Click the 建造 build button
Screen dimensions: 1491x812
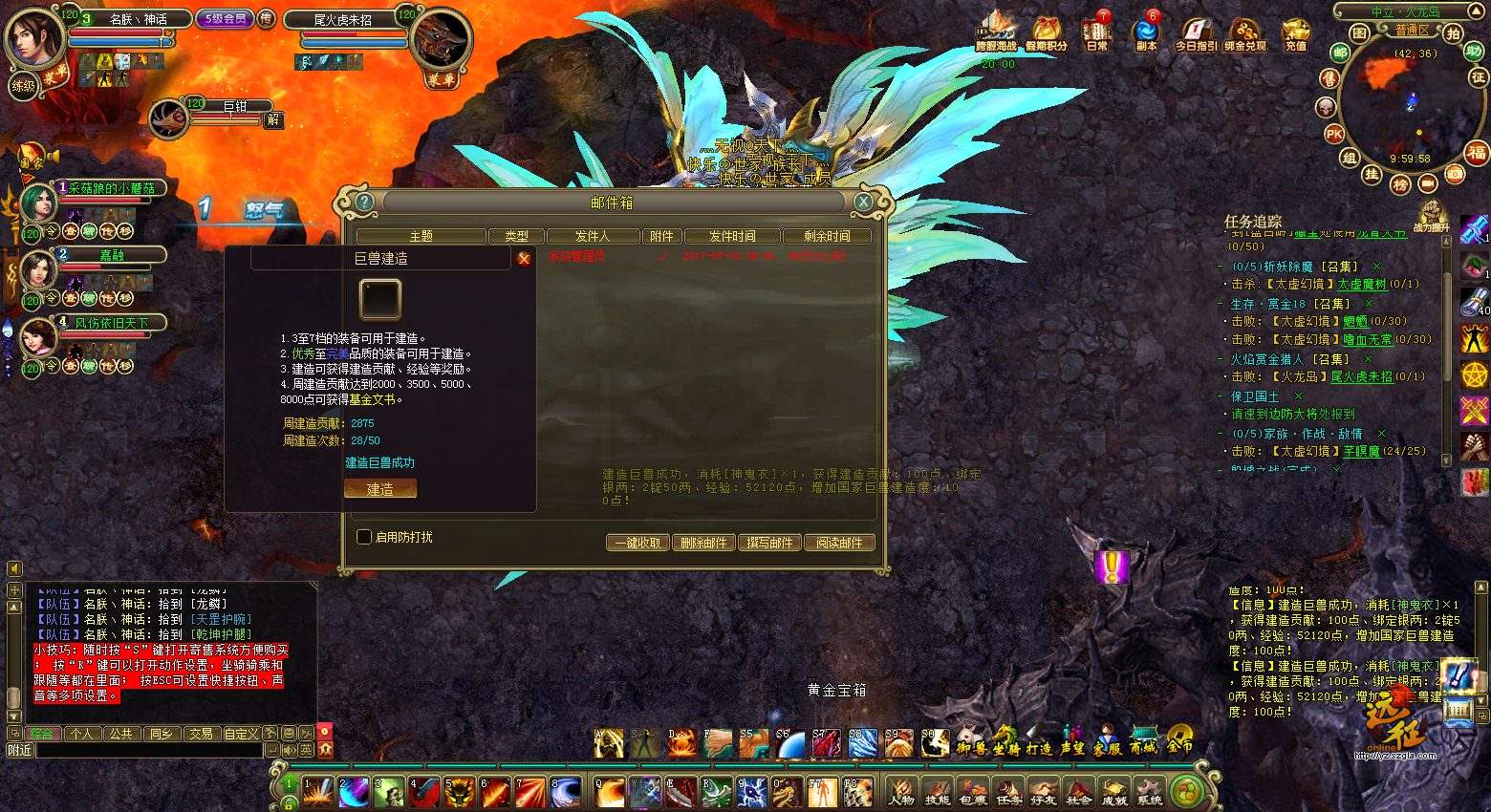380,489
